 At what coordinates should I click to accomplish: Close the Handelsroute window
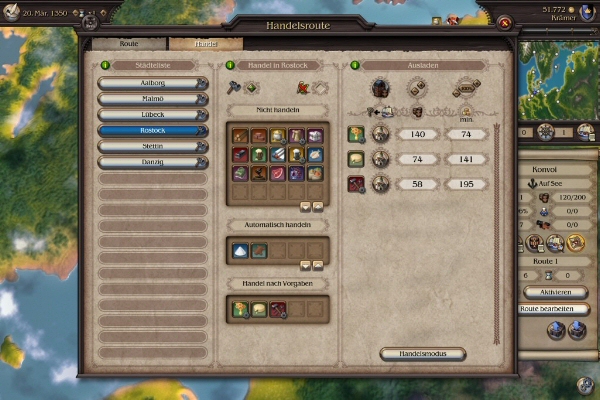coord(506,22)
